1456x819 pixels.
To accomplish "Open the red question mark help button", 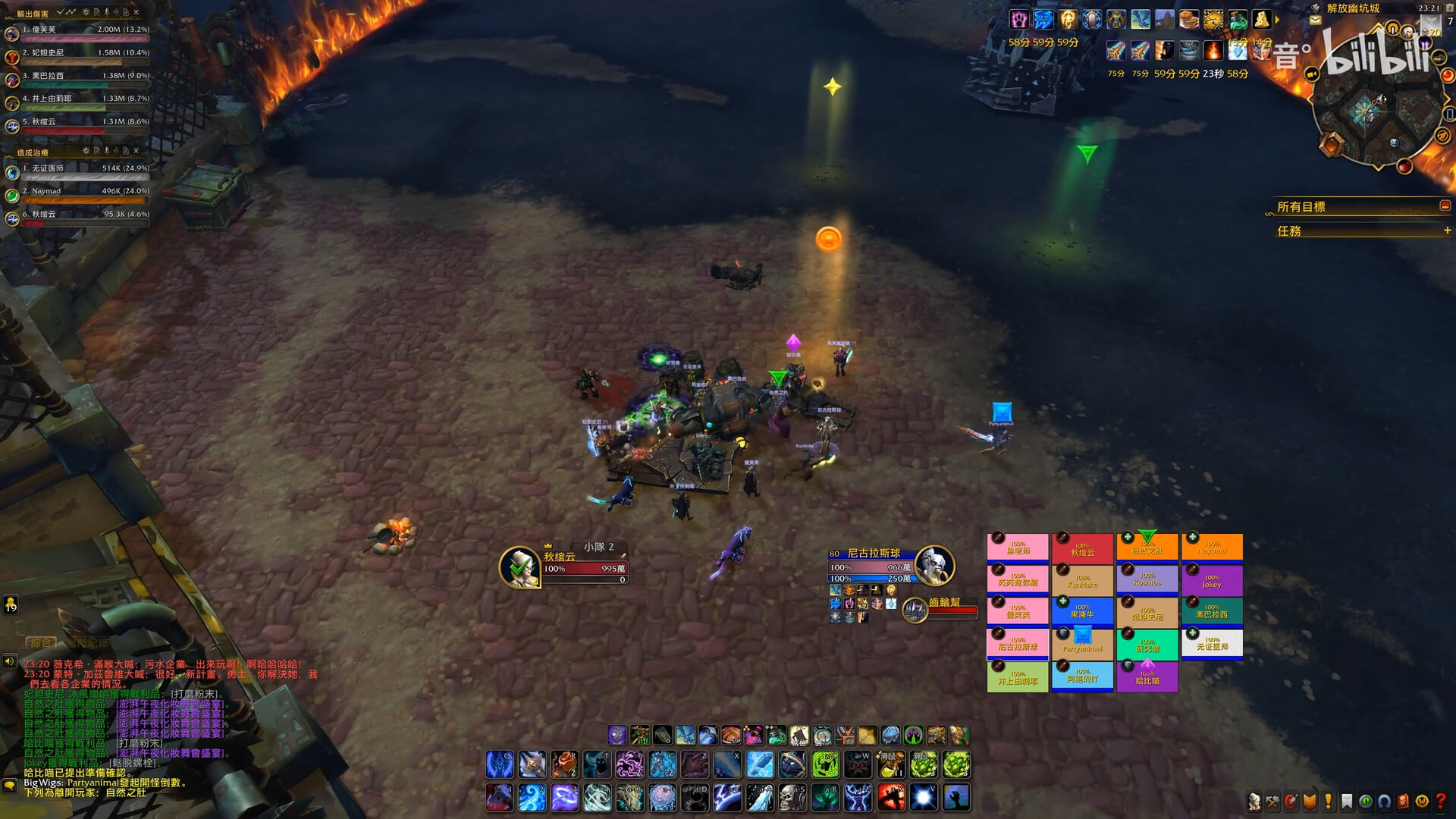I will 1440,801.
